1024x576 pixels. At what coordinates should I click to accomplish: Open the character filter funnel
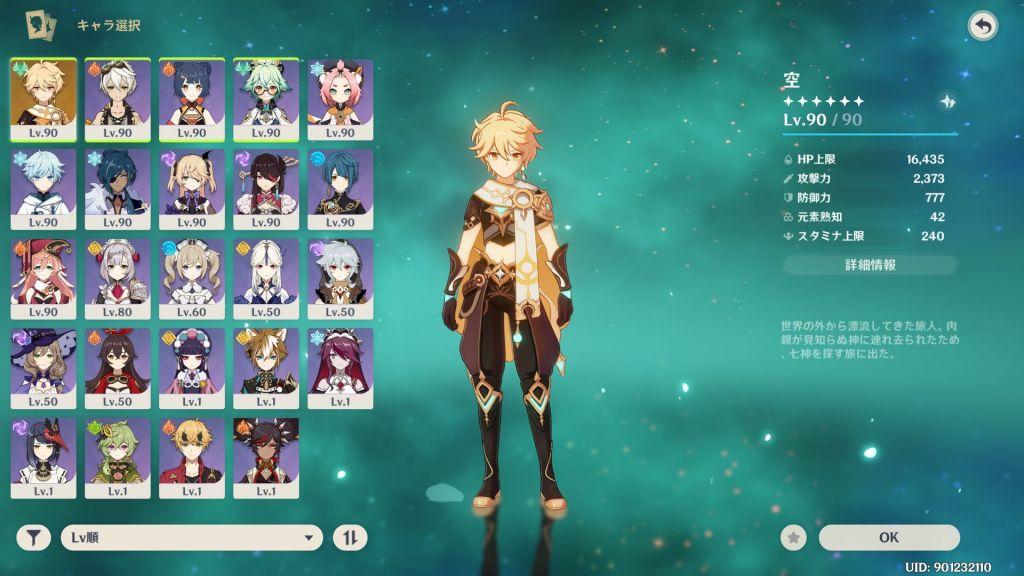point(34,538)
